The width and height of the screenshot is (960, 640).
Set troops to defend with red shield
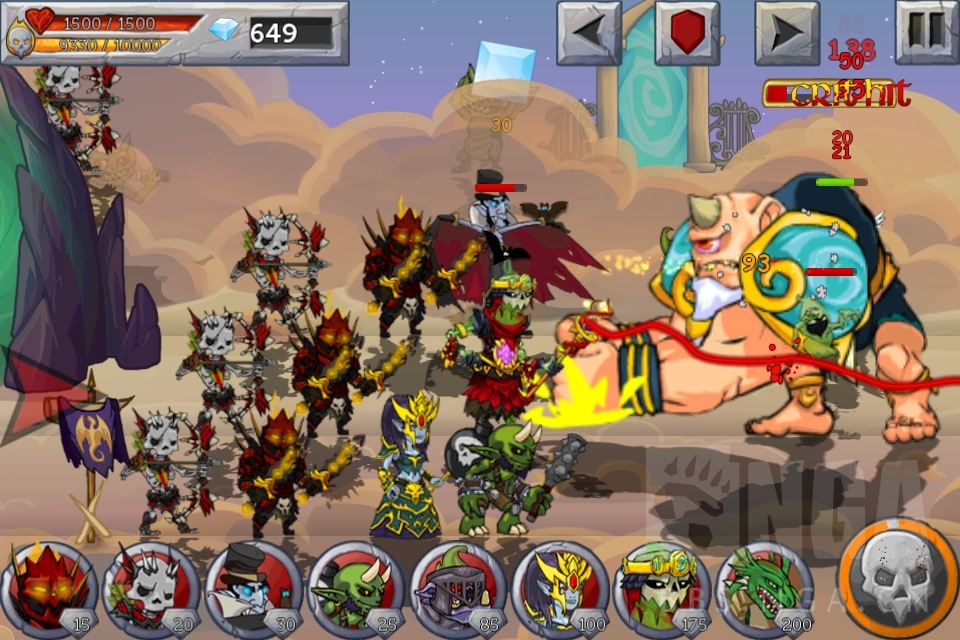coord(688,33)
